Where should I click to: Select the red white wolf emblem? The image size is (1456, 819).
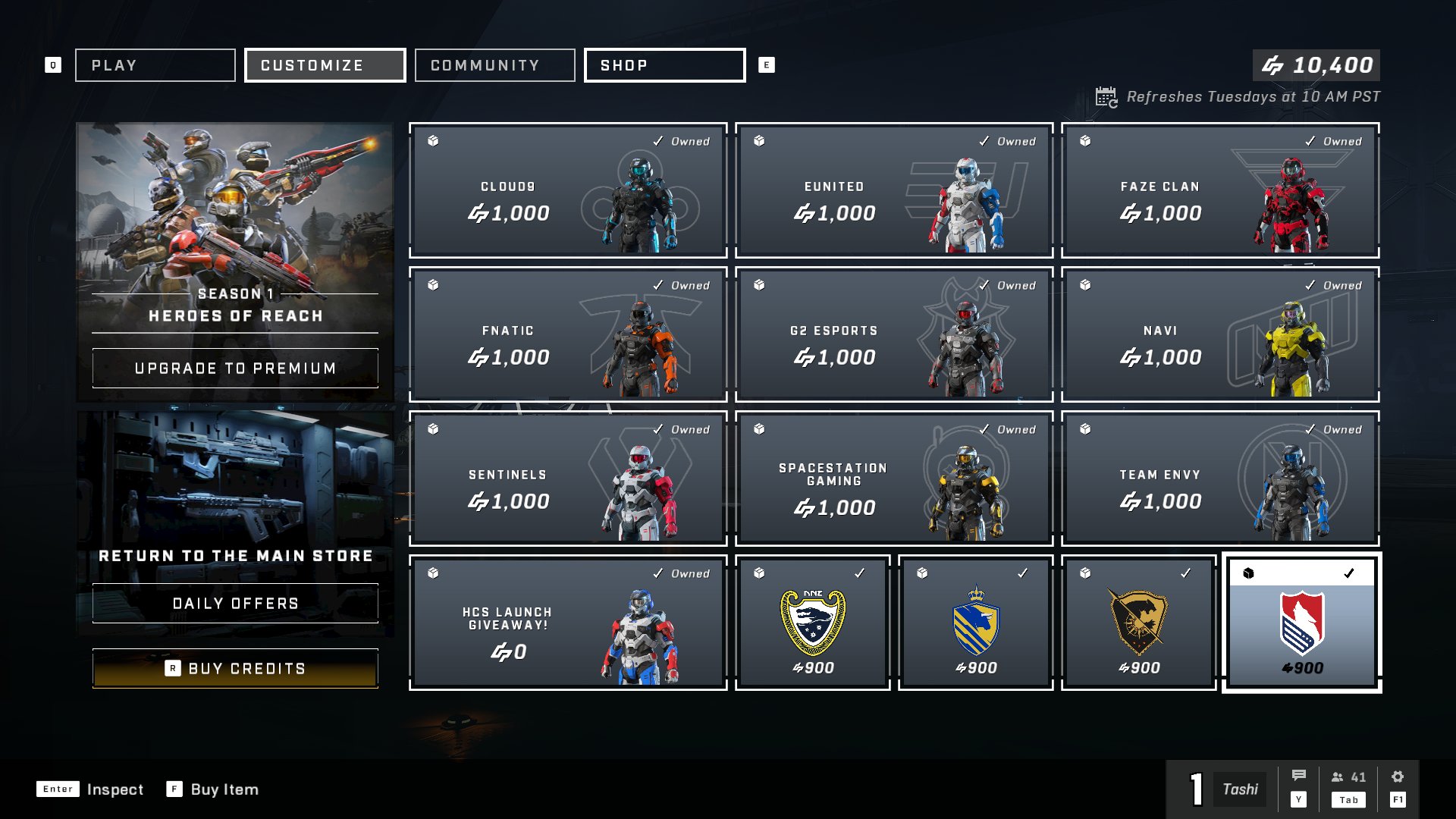pyautogui.click(x=1301, y=623)
